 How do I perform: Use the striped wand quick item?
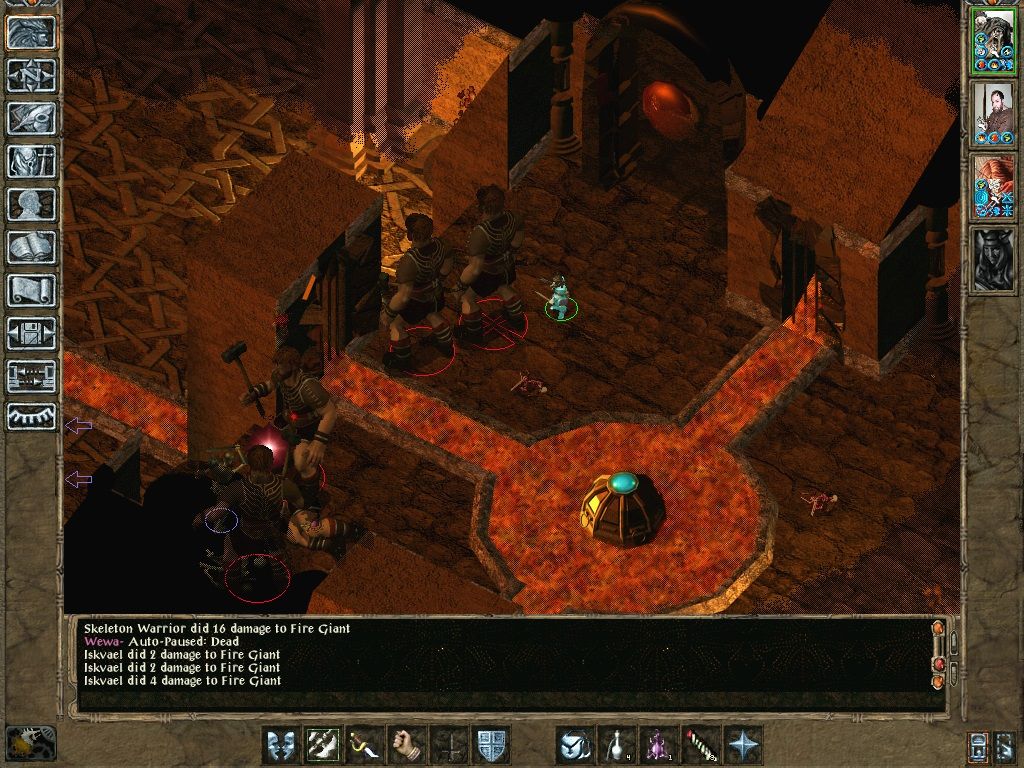[x=701, y=745]
